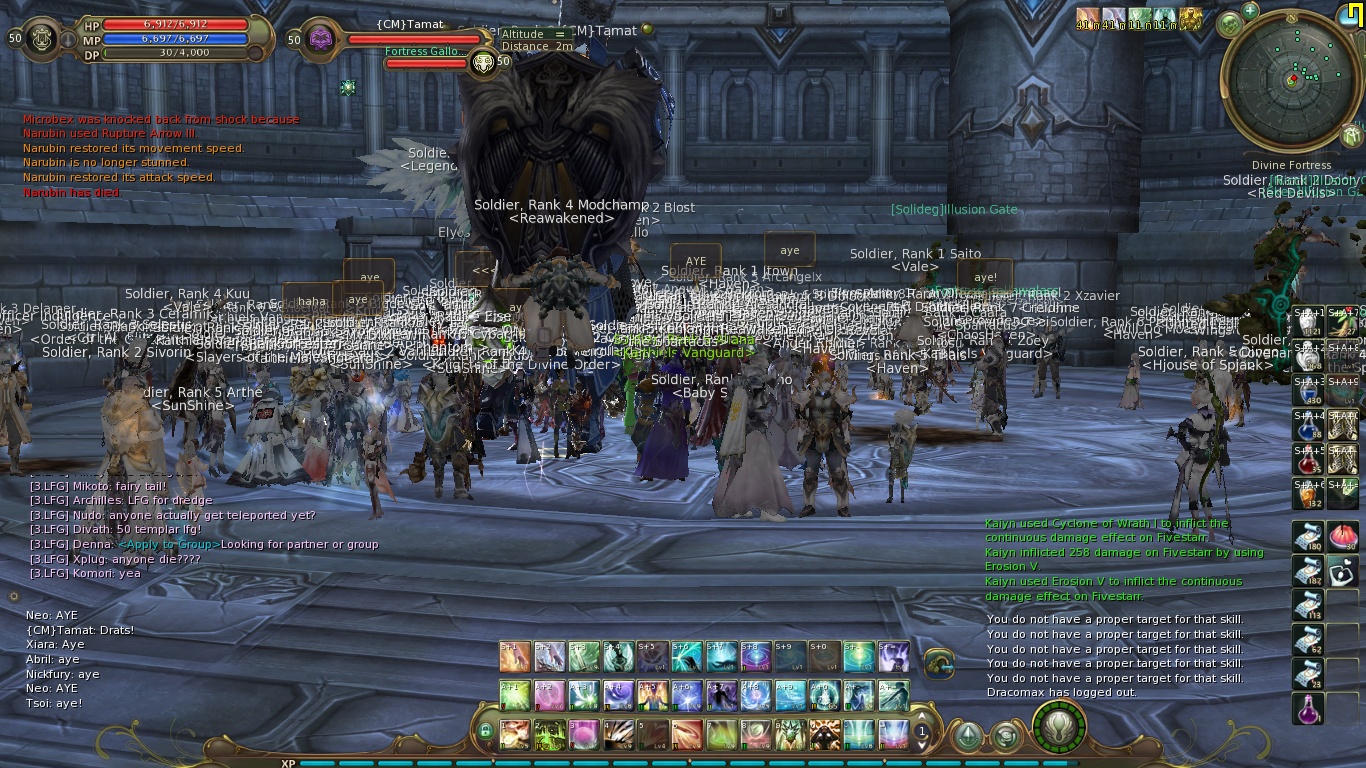1366x768 pixels.
Task: Activate the pink orb skill in slot 3
Action: click(x=583, y=734)
